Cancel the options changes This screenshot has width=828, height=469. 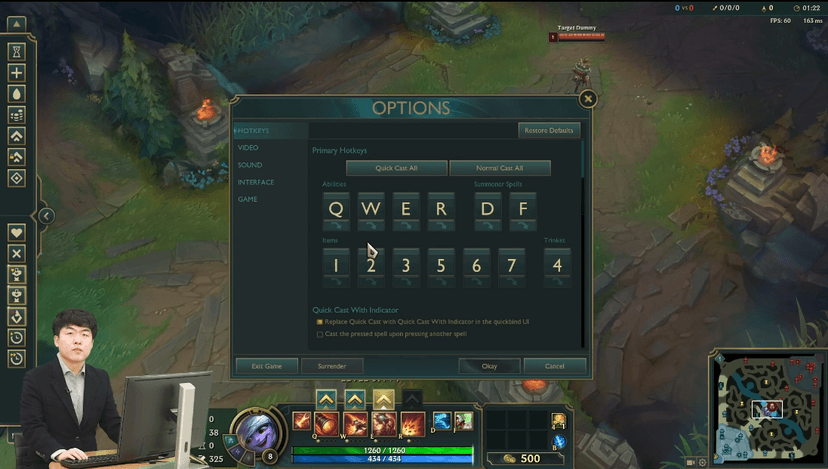555,366
